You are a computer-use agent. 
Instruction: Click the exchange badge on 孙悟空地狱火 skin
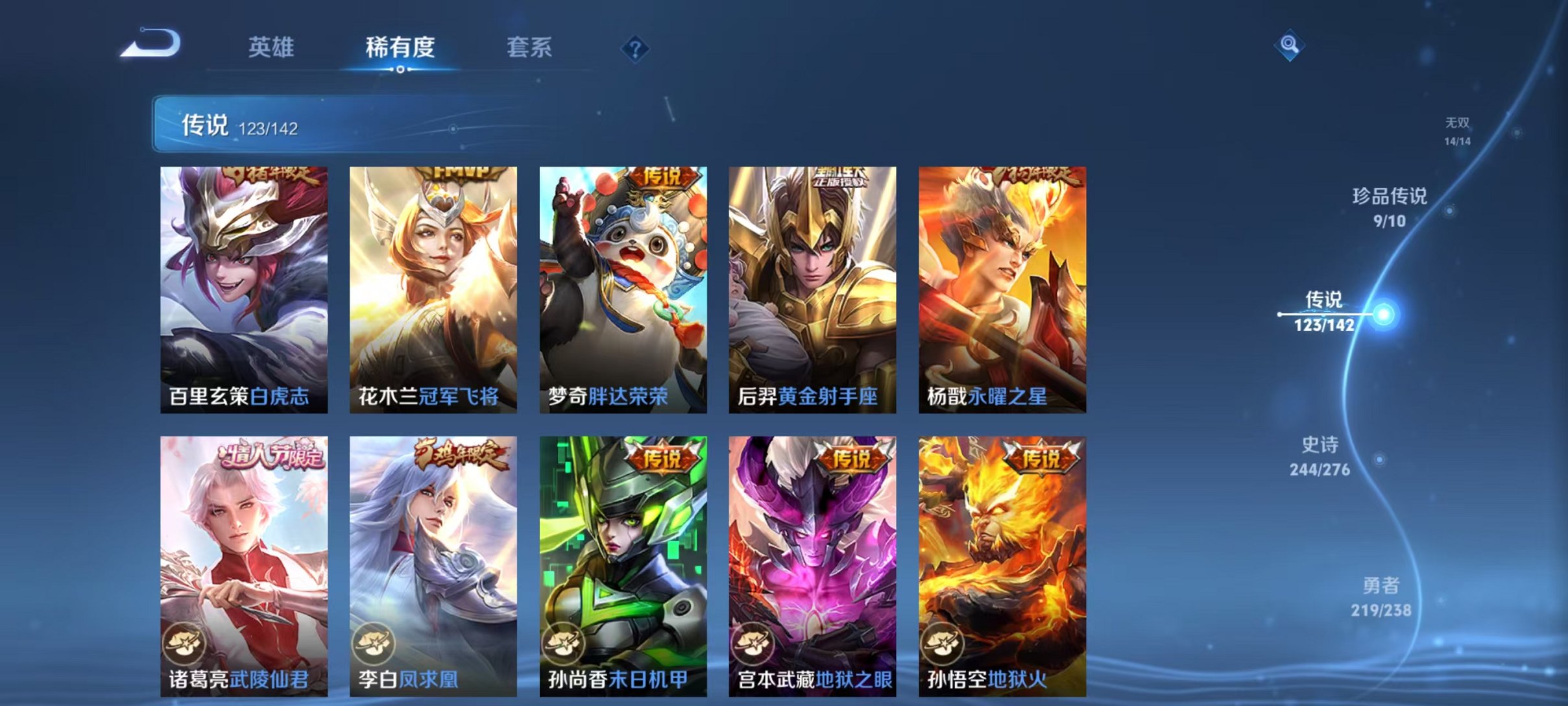943,644
